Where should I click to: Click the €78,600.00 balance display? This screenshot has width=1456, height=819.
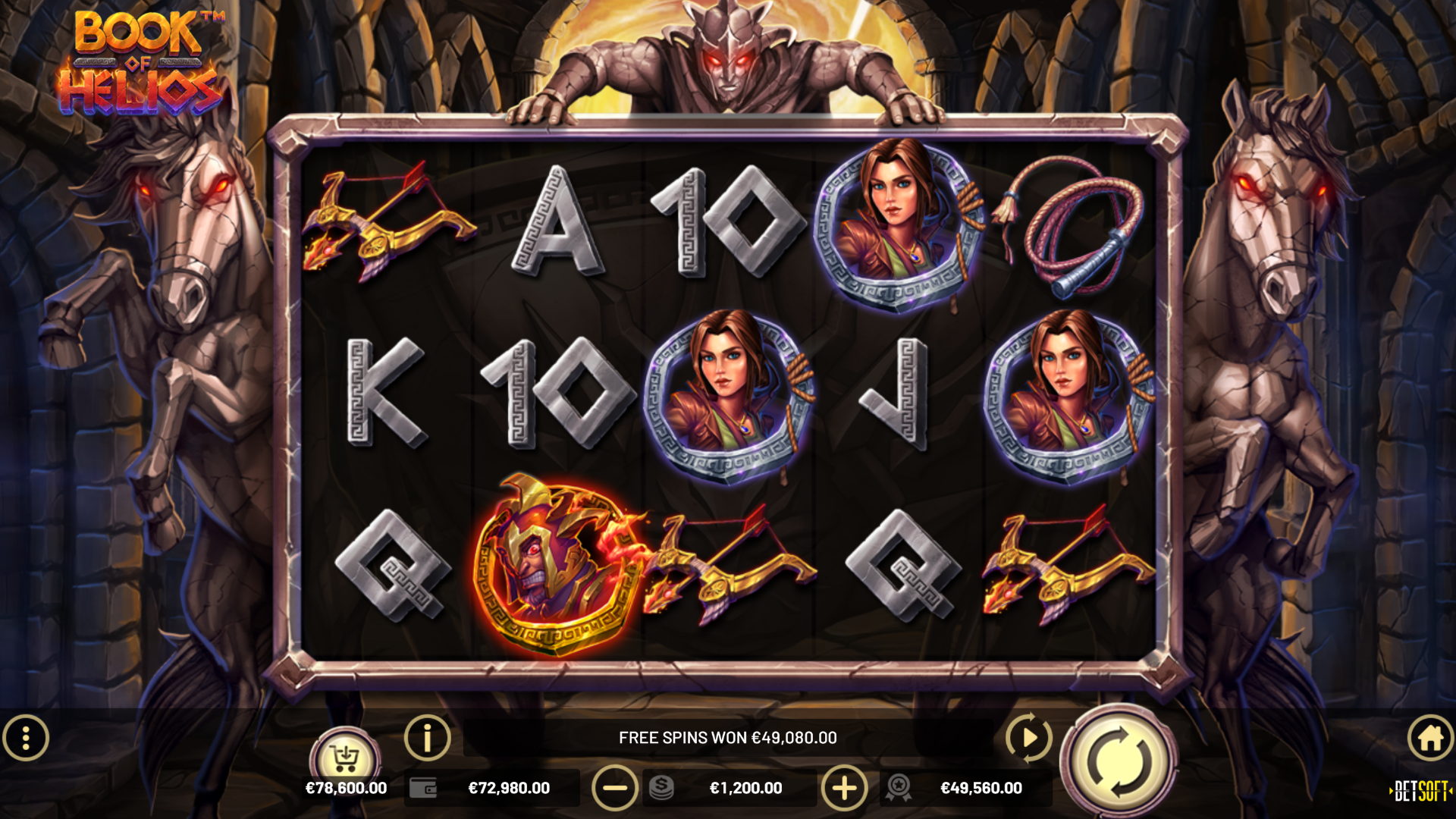click(347, 788)
